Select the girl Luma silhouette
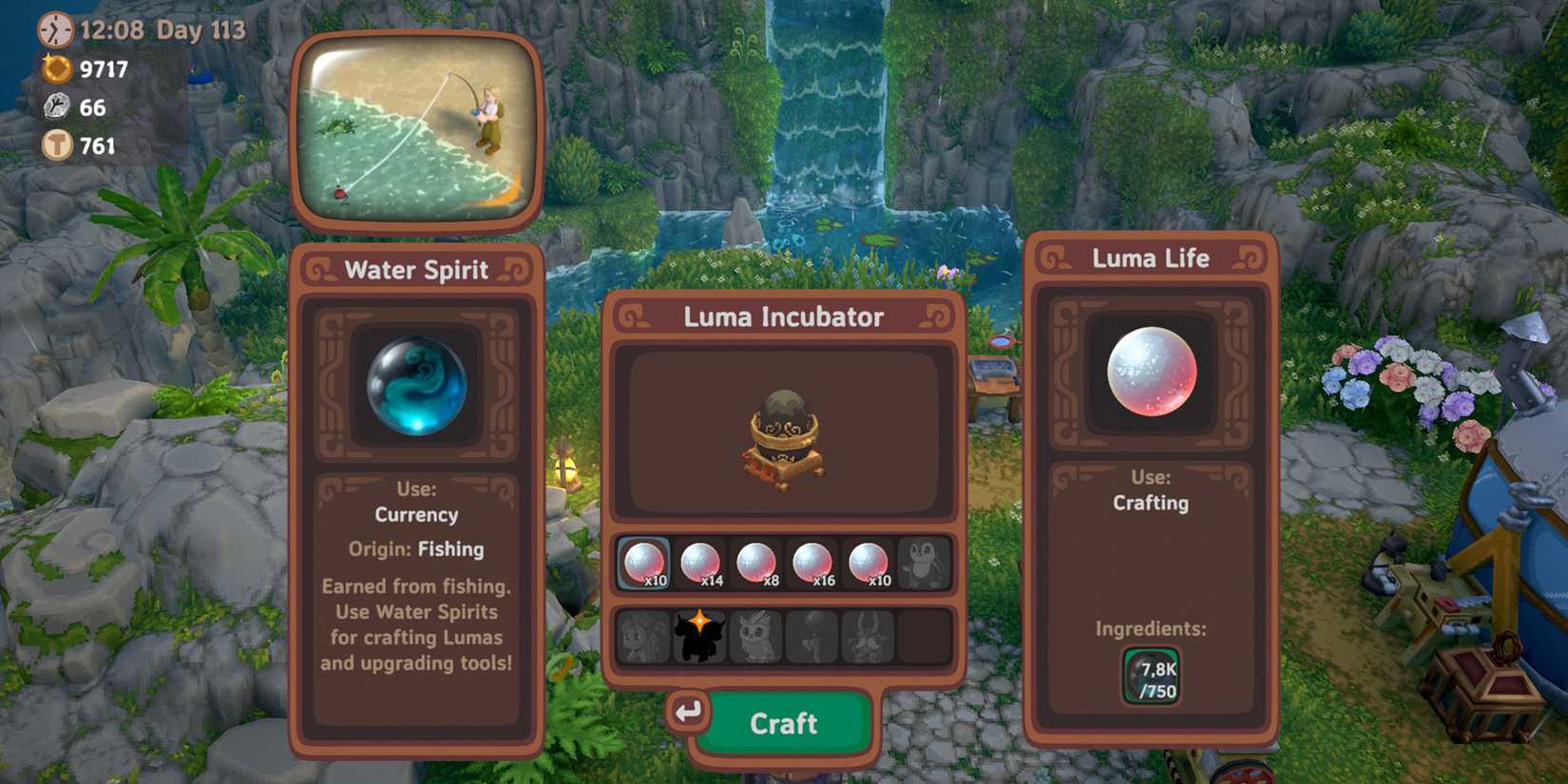Viewport: 1568px width, 784px height. click(646, 635)
